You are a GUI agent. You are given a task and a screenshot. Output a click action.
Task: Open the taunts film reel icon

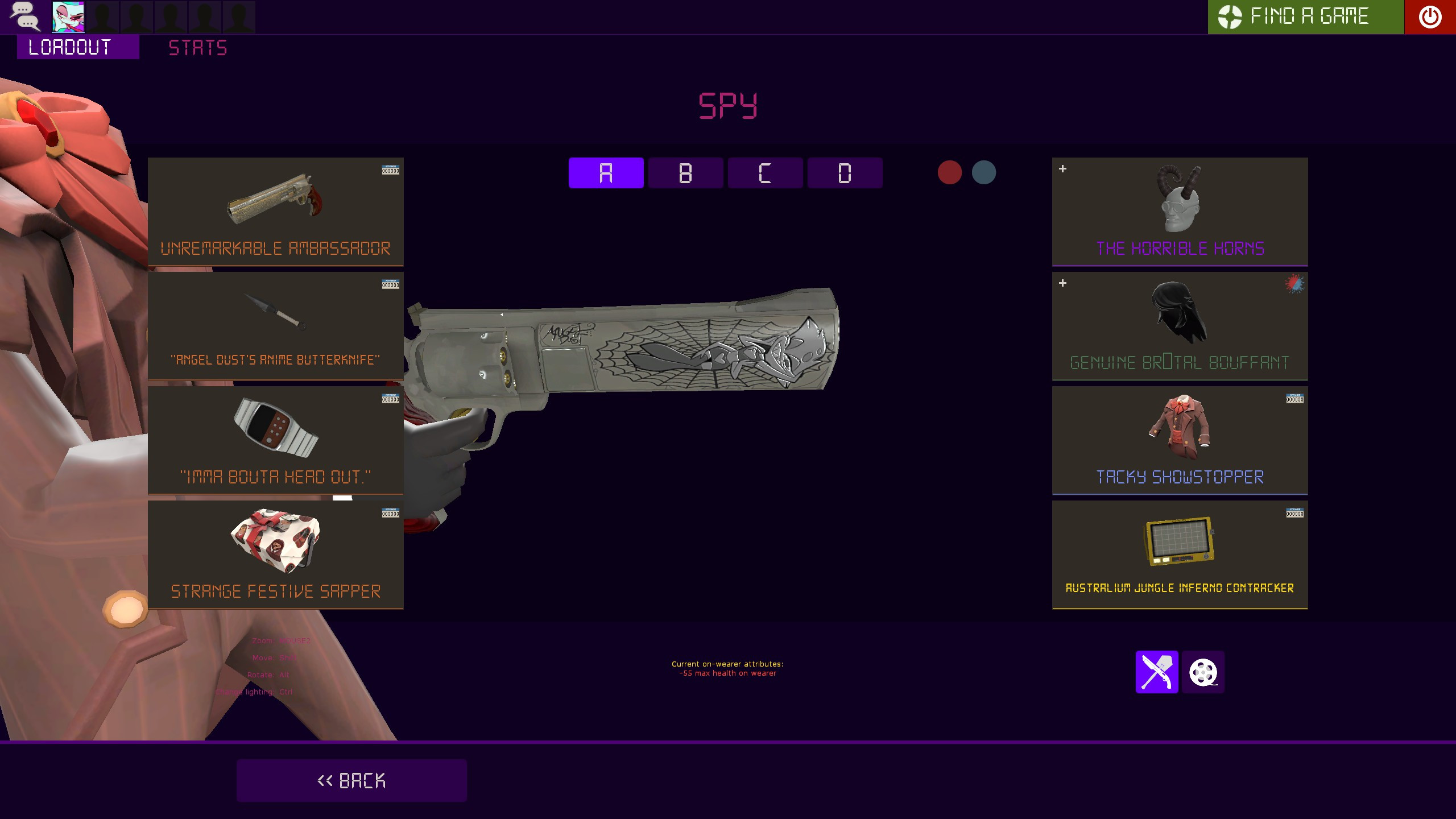(x=1204, y=672)
